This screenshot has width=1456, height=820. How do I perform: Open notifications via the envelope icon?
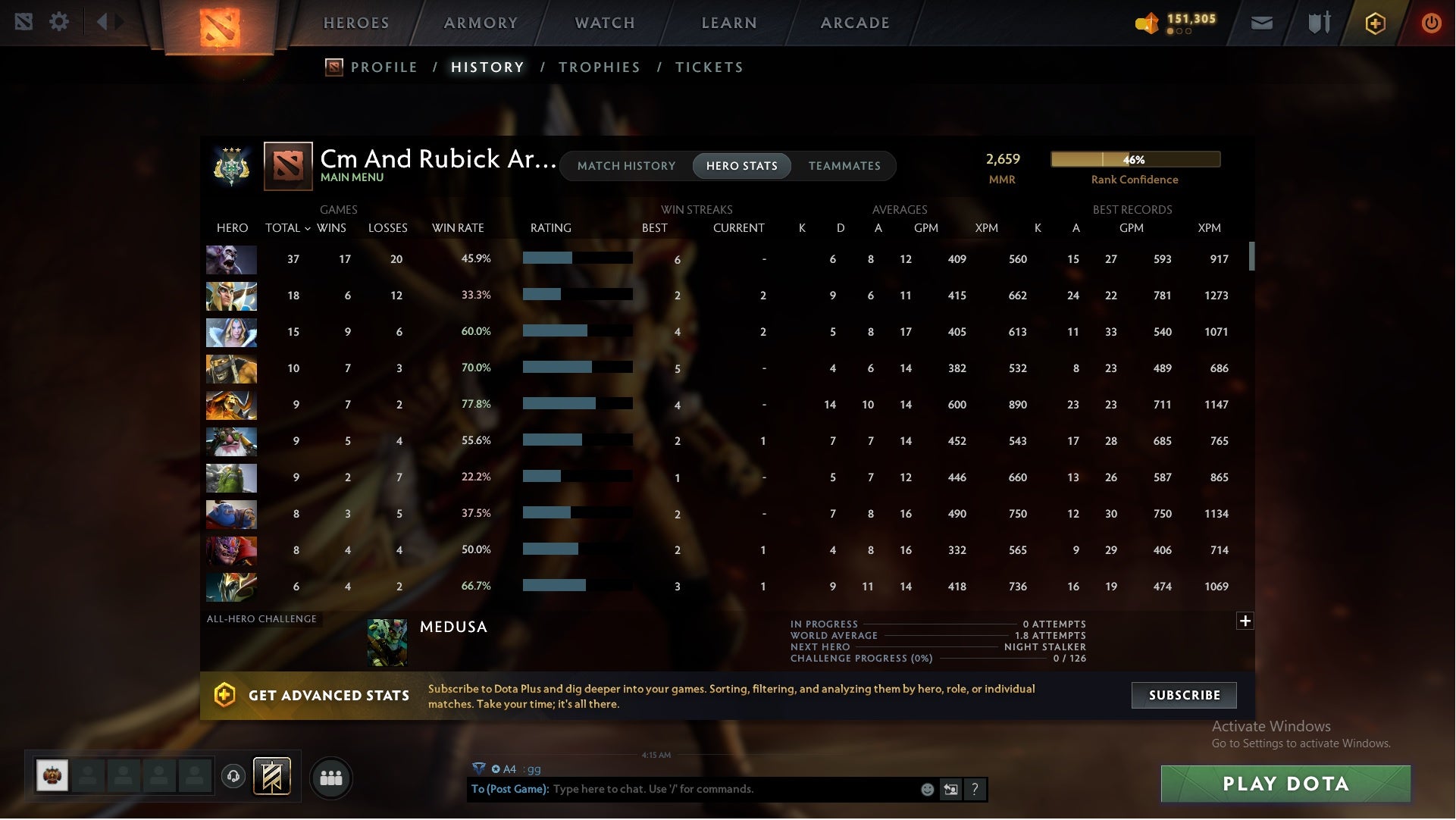click(1261, 23)
